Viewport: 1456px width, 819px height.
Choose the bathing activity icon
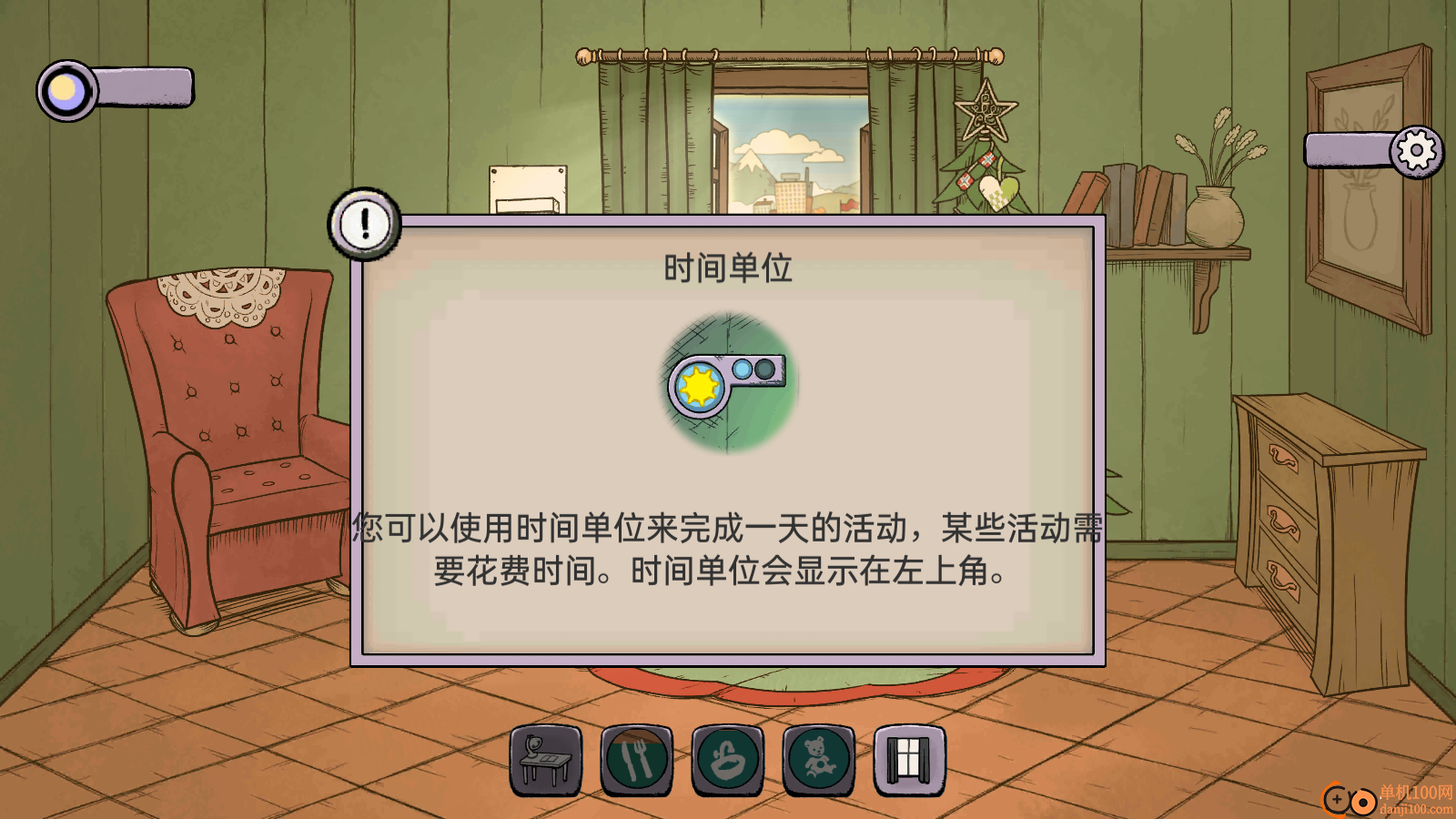[727, 760]
